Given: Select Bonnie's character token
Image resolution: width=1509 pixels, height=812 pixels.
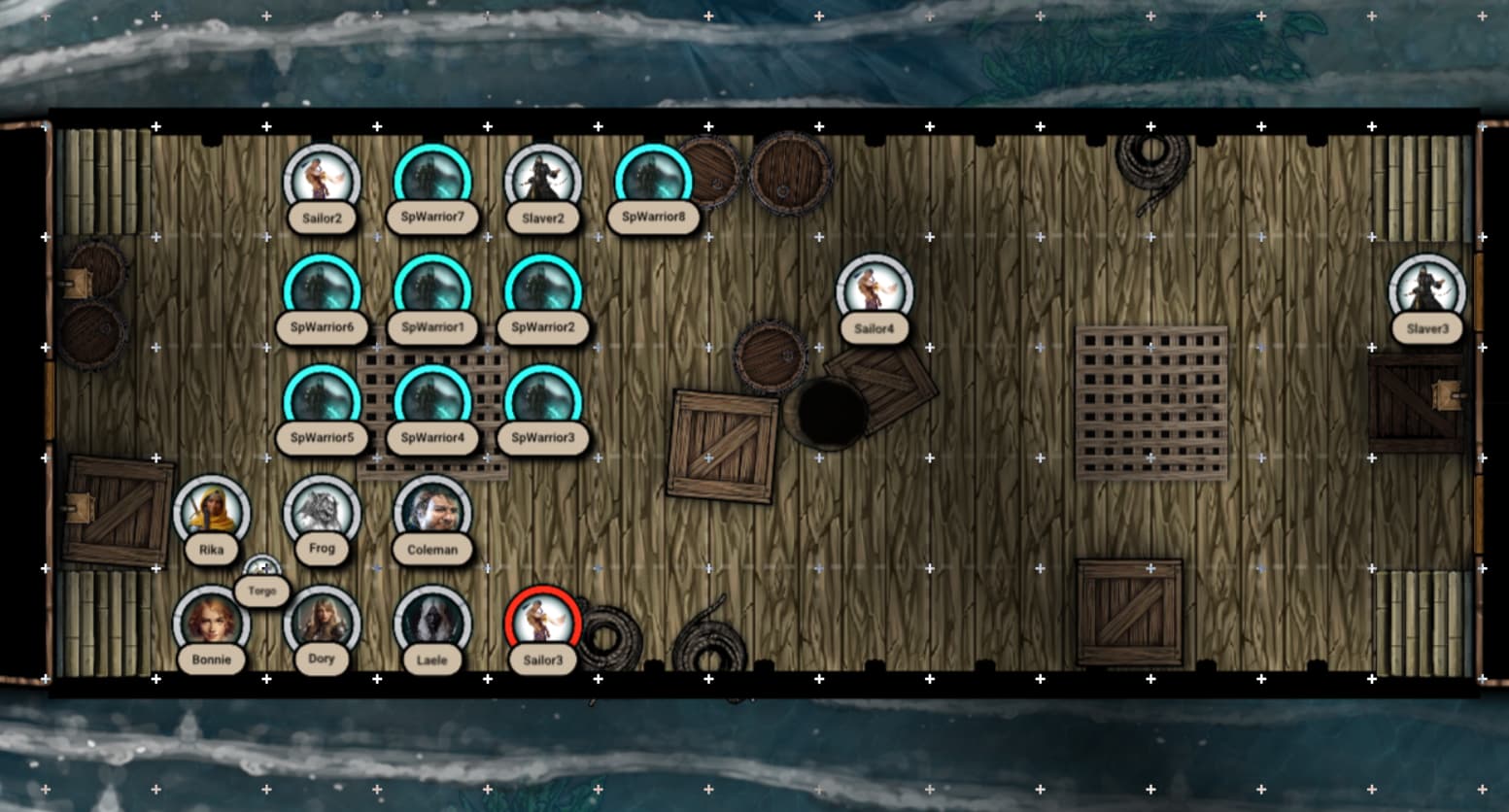Looking at the screenshot, I should pyautogui.click(x=211, y=624).
